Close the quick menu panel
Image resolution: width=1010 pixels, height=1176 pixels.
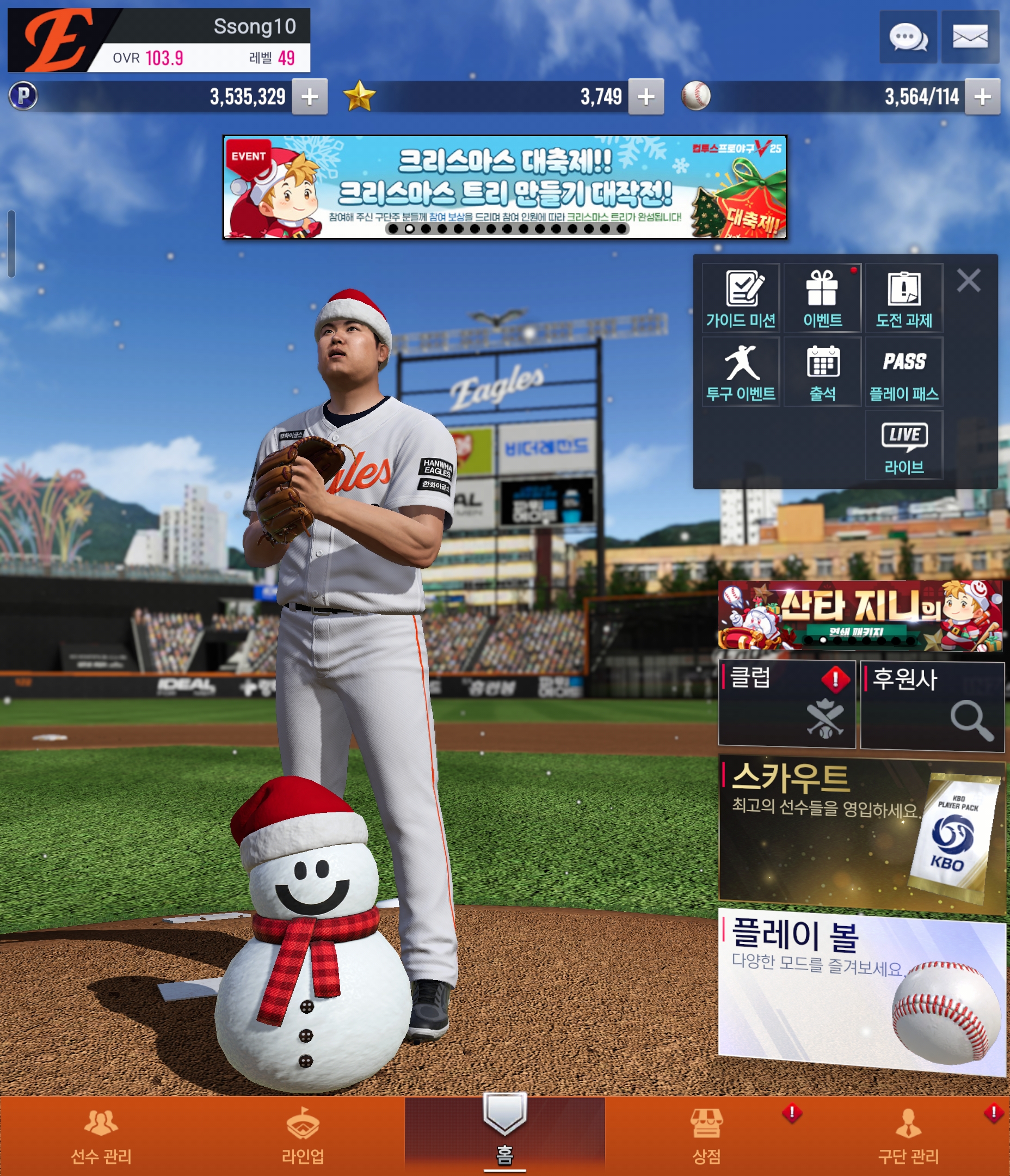click(x=968, y=280)
